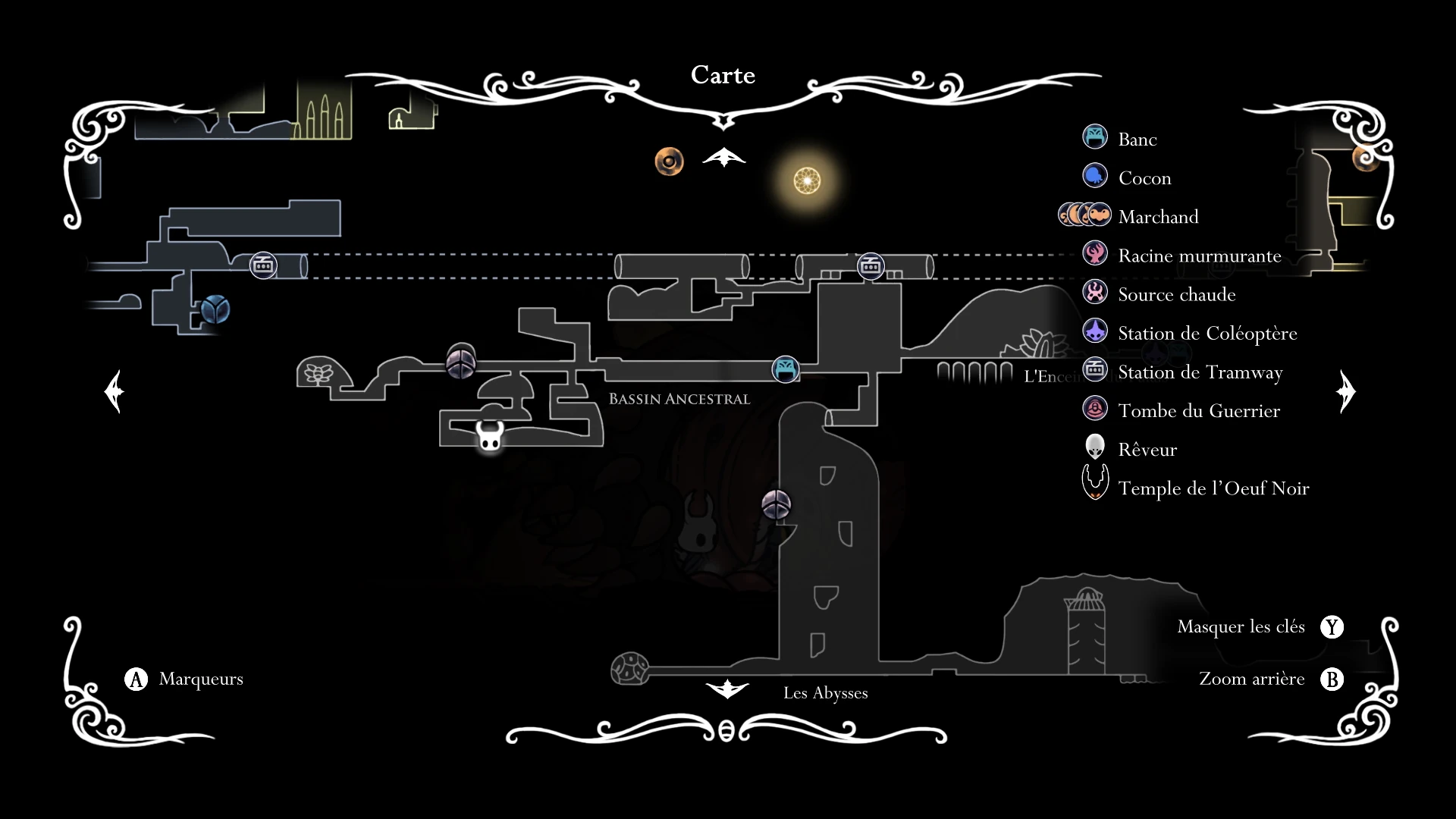Viewport: 1456px width, 819px height.
Task: Navigate right with the right-edge arrow
Action: point(1346,391)
